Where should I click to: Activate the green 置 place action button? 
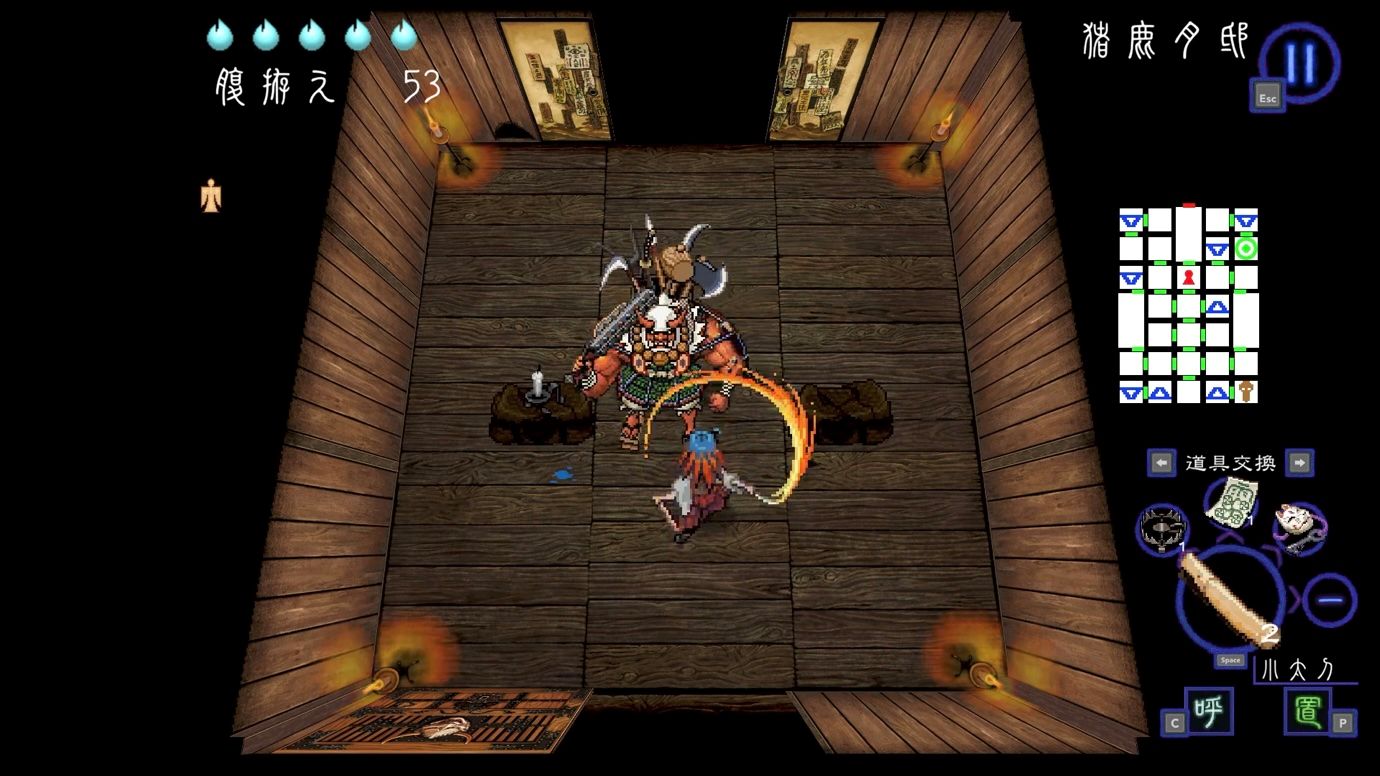[1307, 711]
